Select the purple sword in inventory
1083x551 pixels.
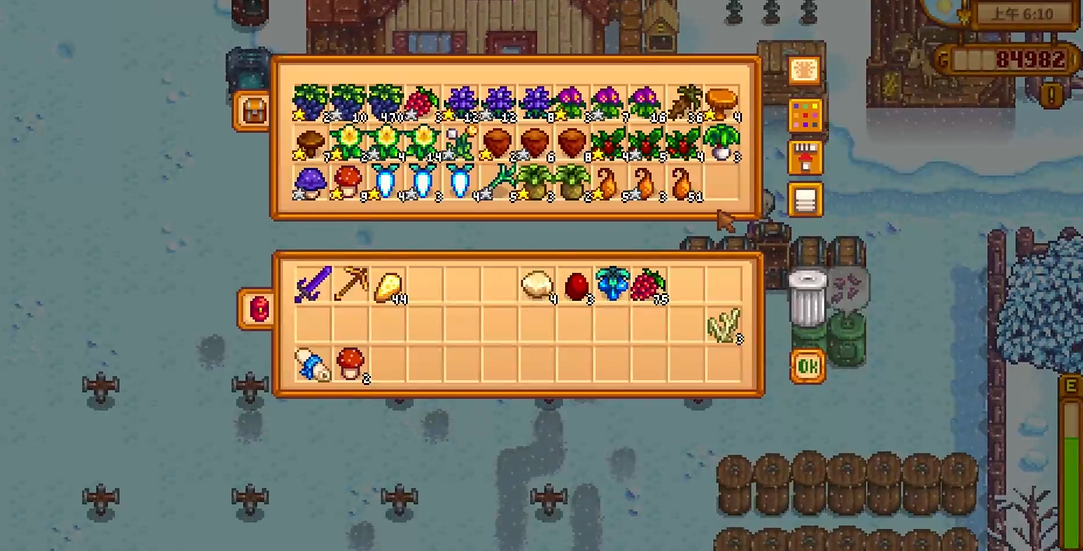tap(312, 287)
